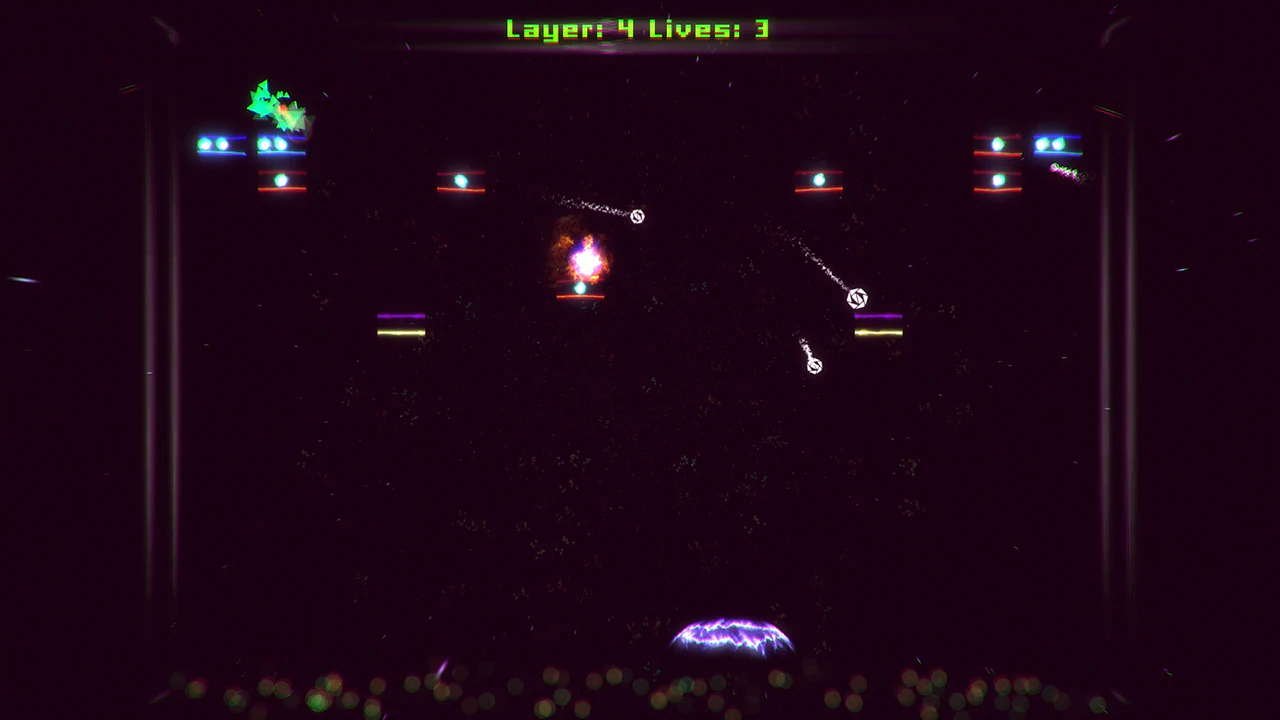
Task: Click the white ball near the top center
Action: coord(637,216)
